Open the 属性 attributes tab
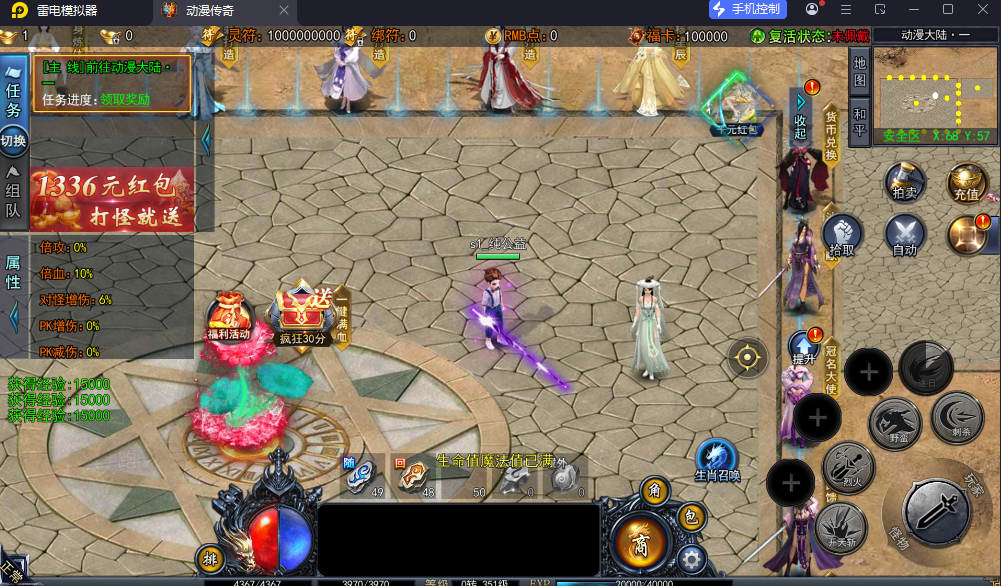1001x586 pixels. click(13, 274)
